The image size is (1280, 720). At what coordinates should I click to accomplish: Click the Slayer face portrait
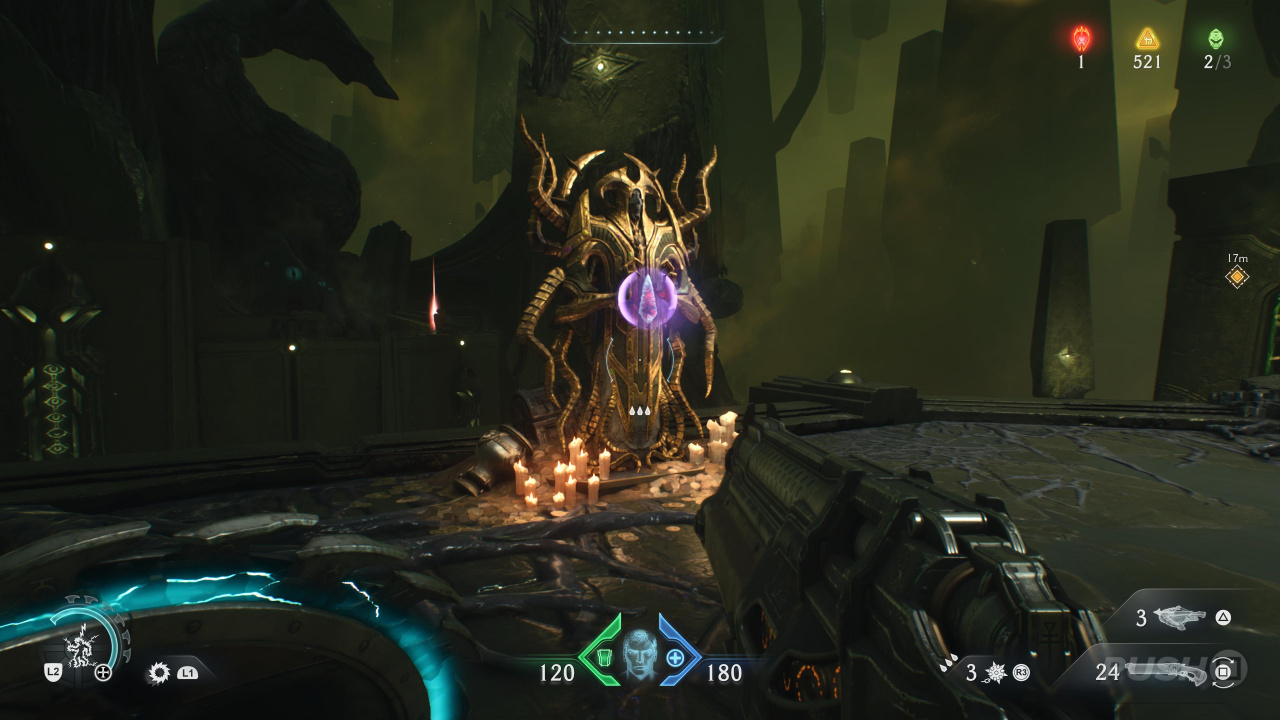[638, 655]
